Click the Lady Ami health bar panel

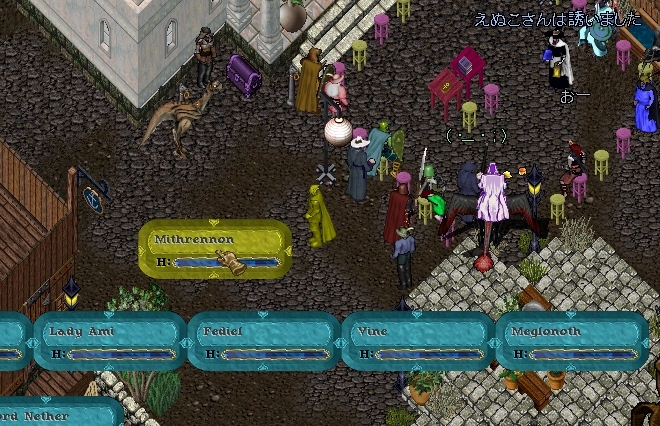point(110,341)
